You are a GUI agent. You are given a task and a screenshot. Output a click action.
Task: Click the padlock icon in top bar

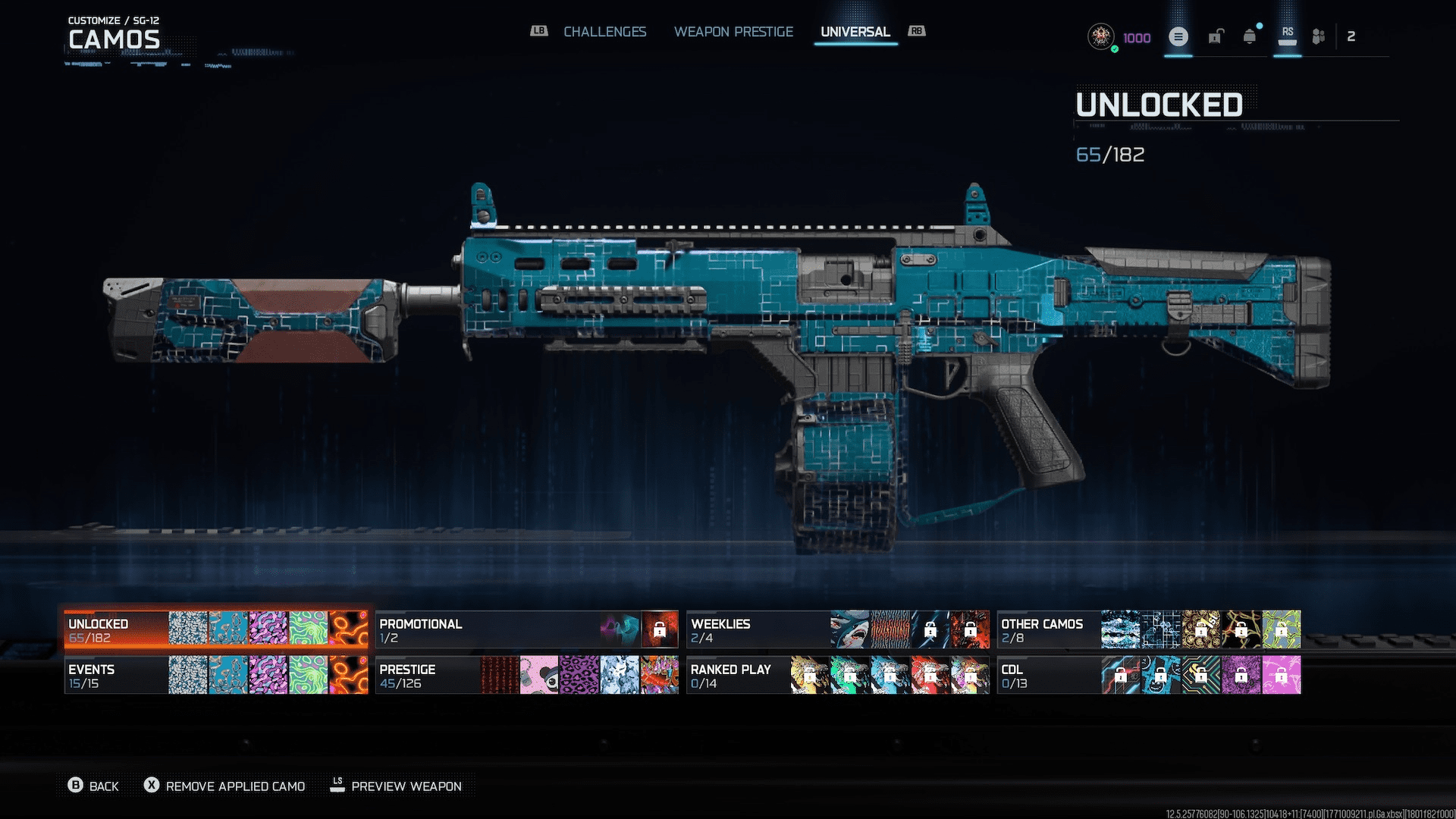click(x=1216, y=36)
